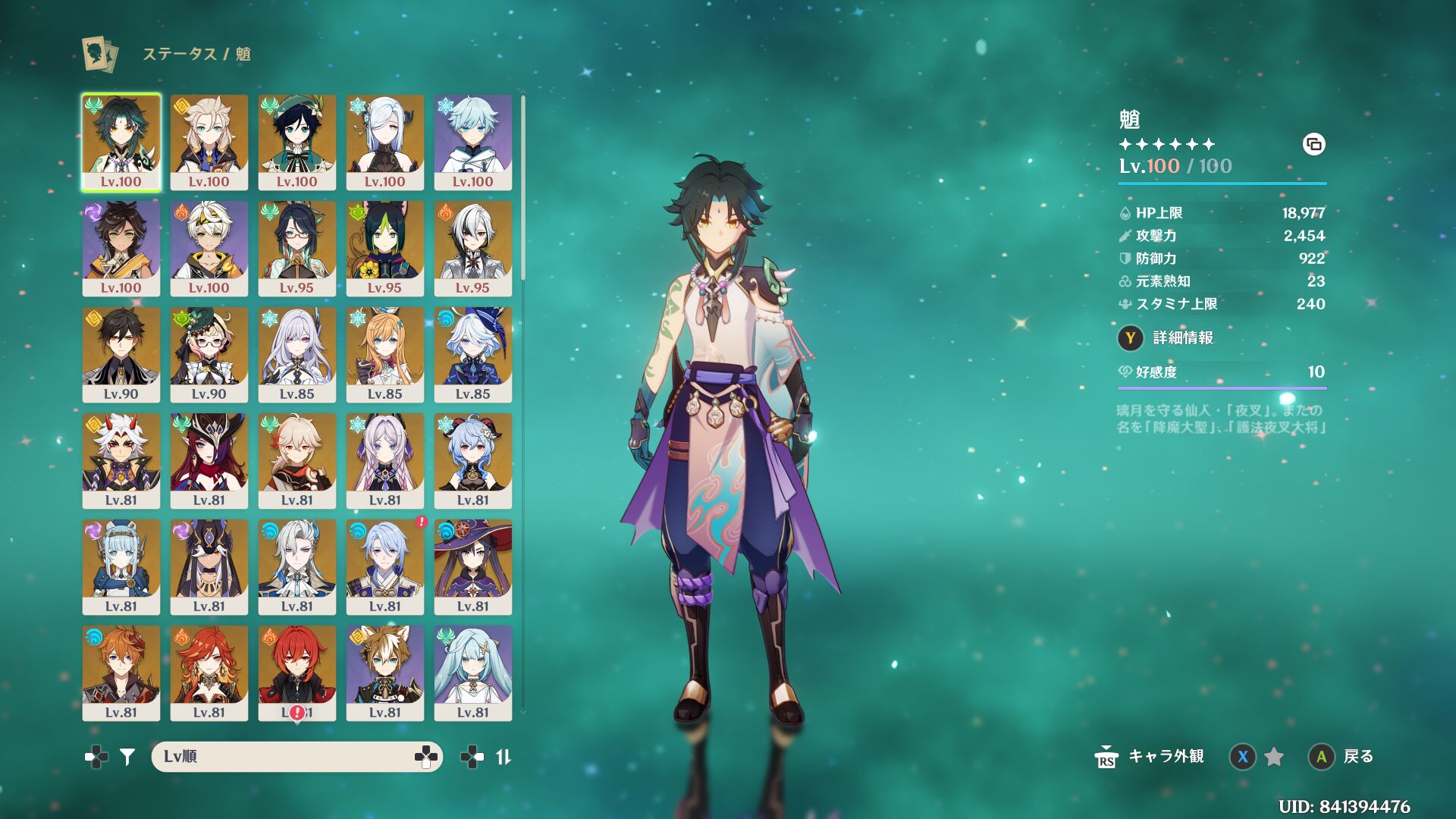1456x819 pixels.
Task: Open the Lv順 sort dropdown
Action: point(297,756)
